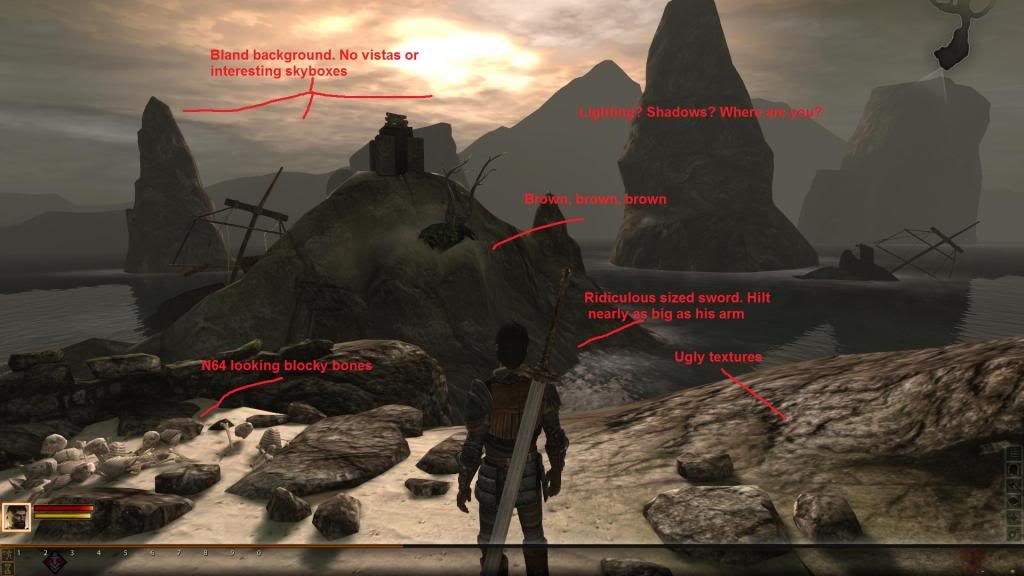The image size is (1024, 576).
Task: Activate the ability in hotbar slot 2
Action: coord(55,563)
